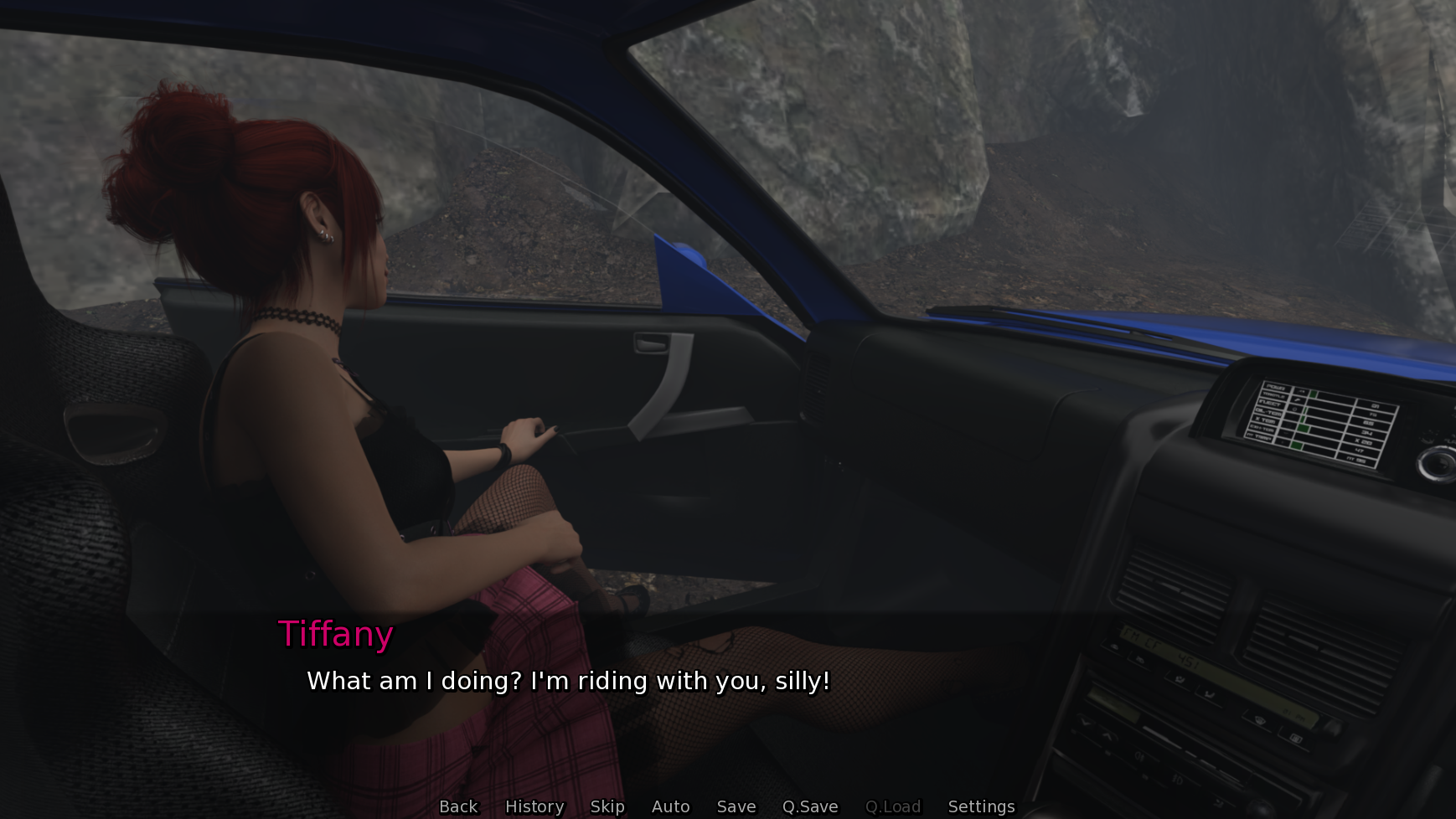The width and height of the screenshot is (1456, 819).
Task: Click Q.Save to quick save
Action: click(x=810, y=806)
